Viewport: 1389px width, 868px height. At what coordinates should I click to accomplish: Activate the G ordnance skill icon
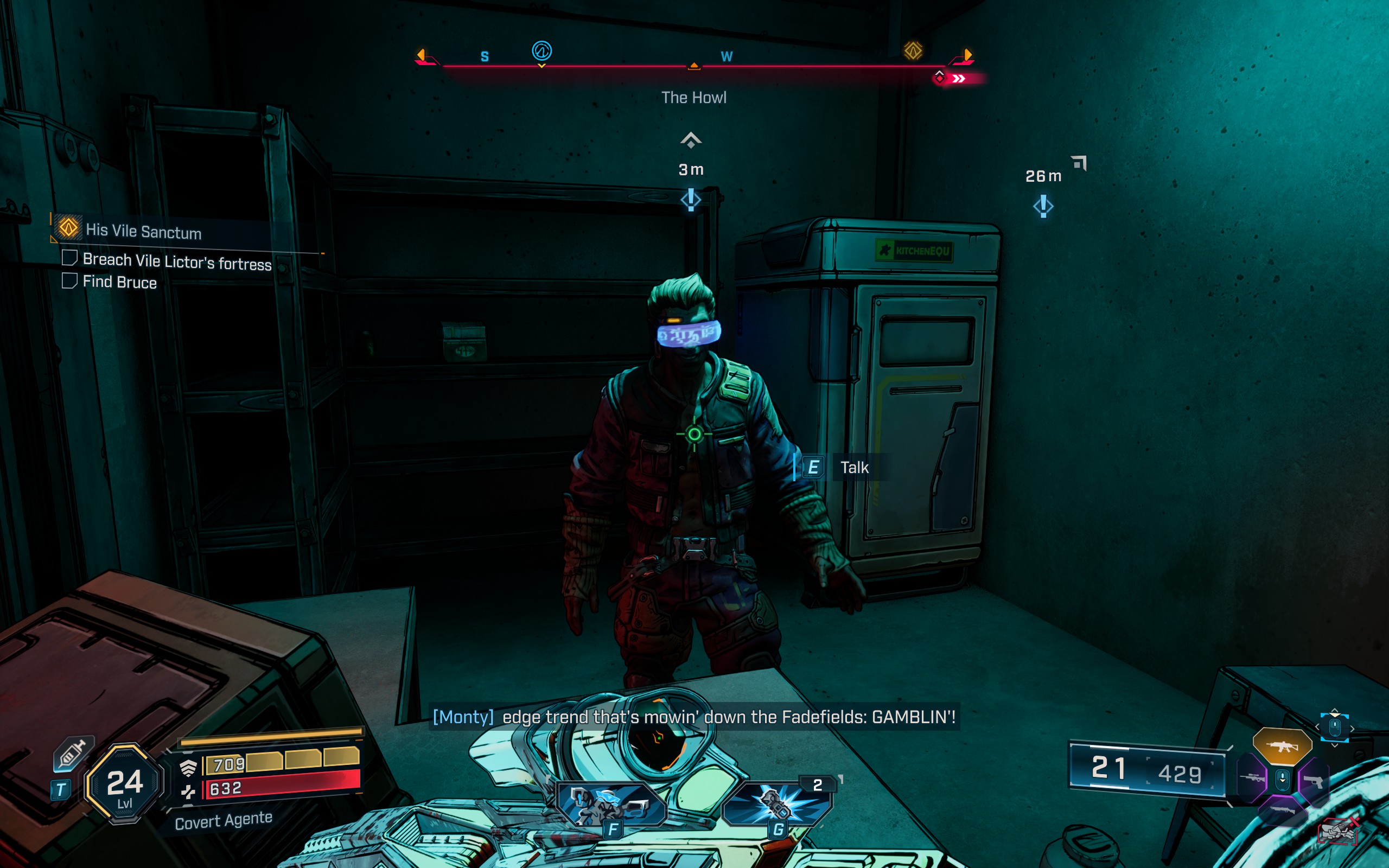pos(776,803)
